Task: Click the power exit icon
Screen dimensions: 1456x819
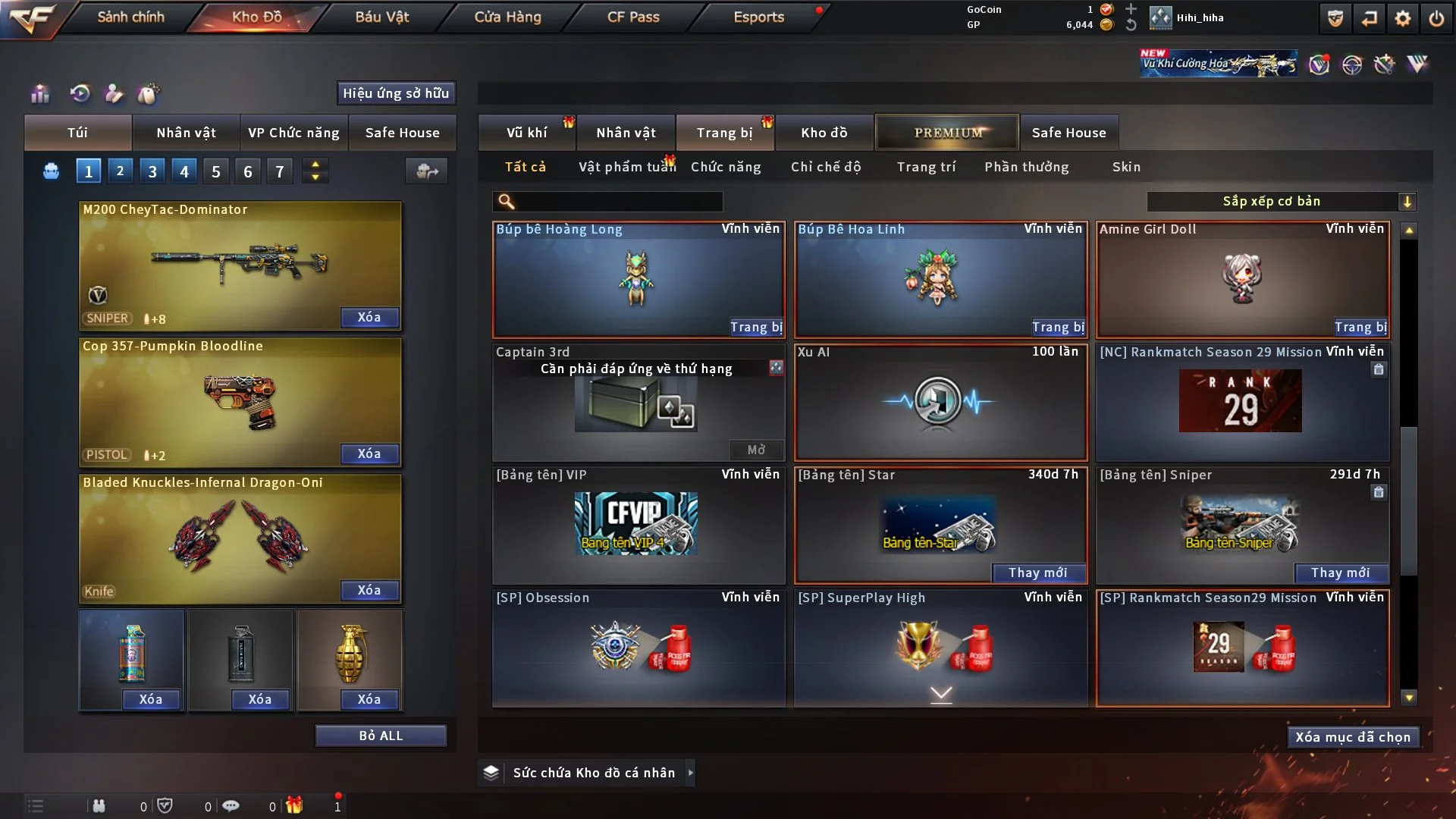Action: (1436, 18)
